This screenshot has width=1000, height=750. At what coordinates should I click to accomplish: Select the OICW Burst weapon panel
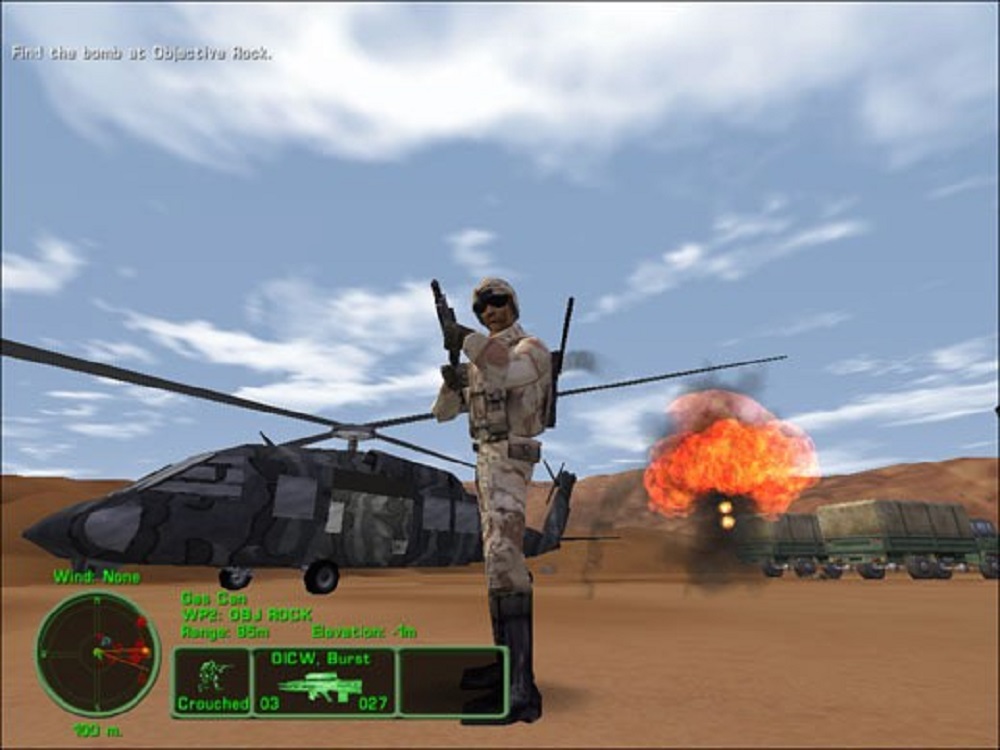pos(323,681)
